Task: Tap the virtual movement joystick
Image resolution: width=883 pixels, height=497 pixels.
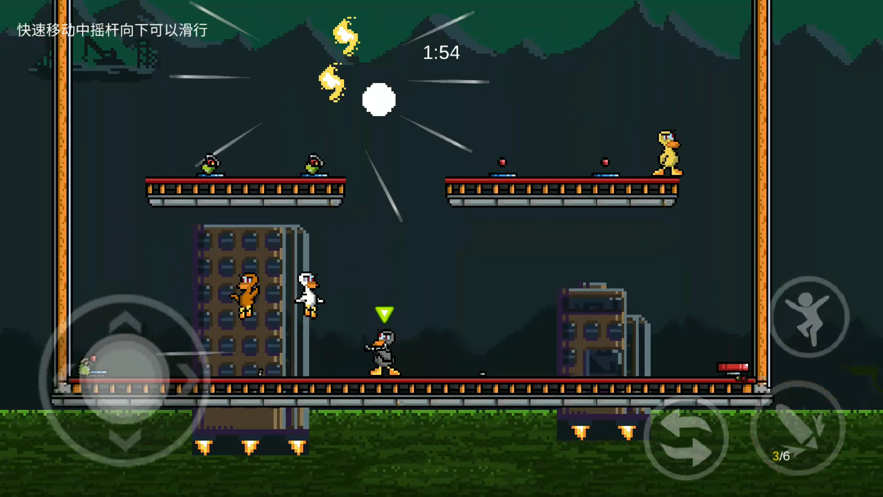Action: [x=124, y=380]
